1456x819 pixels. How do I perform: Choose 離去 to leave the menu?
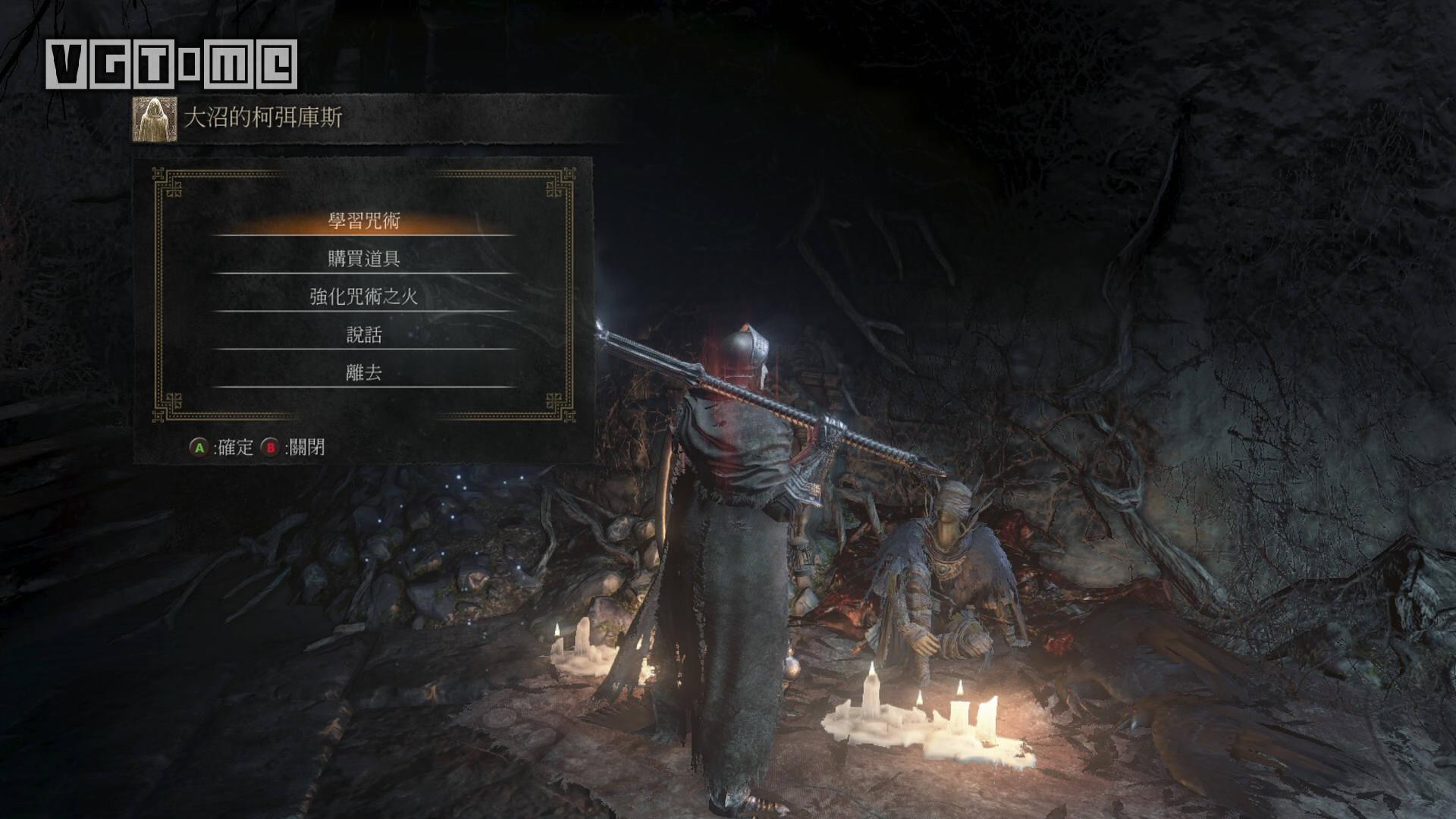point(364,372)
